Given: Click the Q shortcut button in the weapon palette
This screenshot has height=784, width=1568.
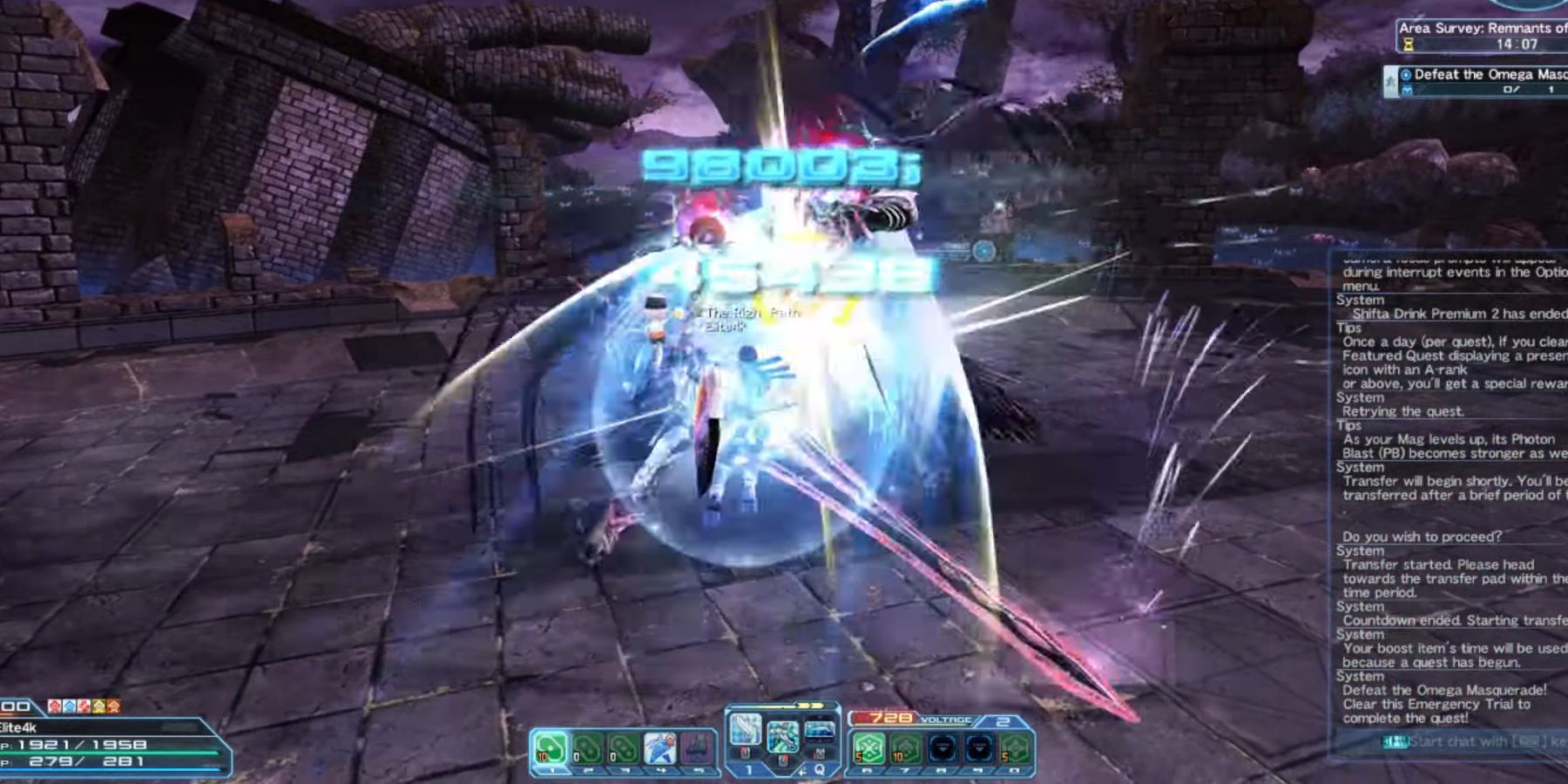Looking at the screenshot, I should click(x=821, y=770).
